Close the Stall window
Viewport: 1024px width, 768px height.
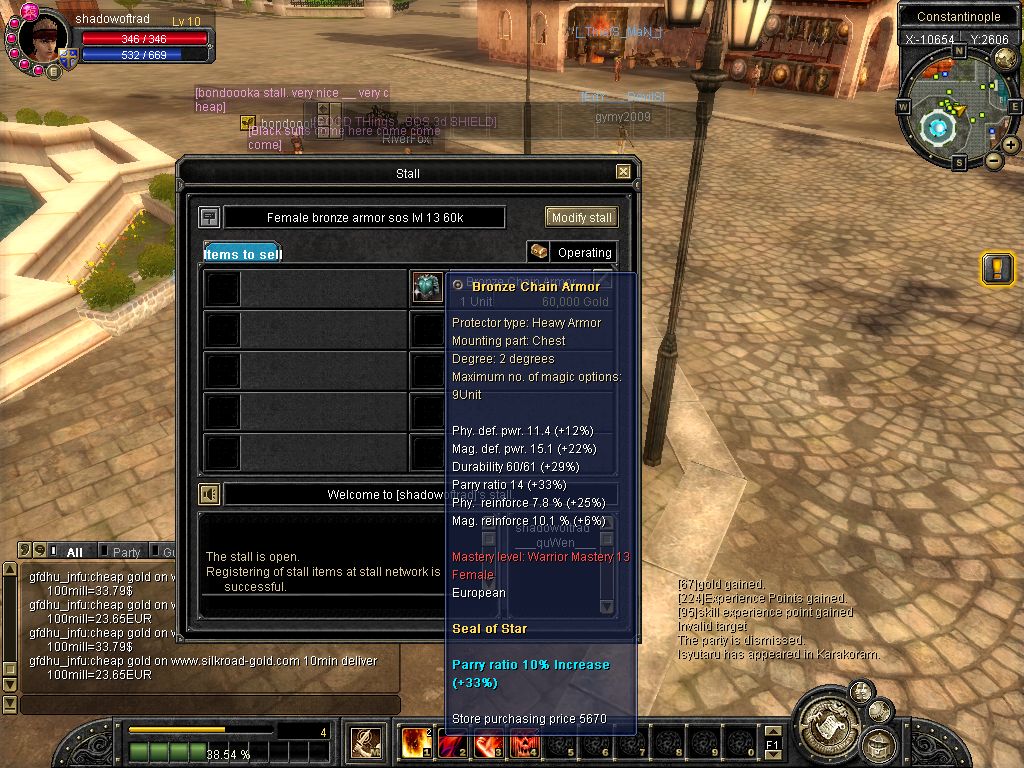623,172
